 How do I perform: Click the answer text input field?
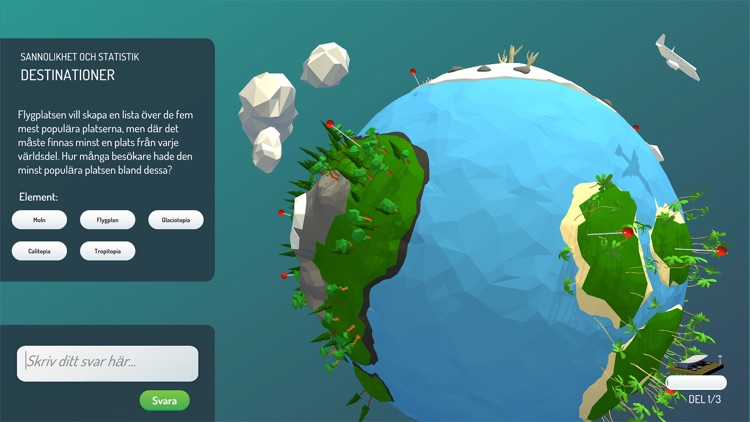click(x=108, y=363)
